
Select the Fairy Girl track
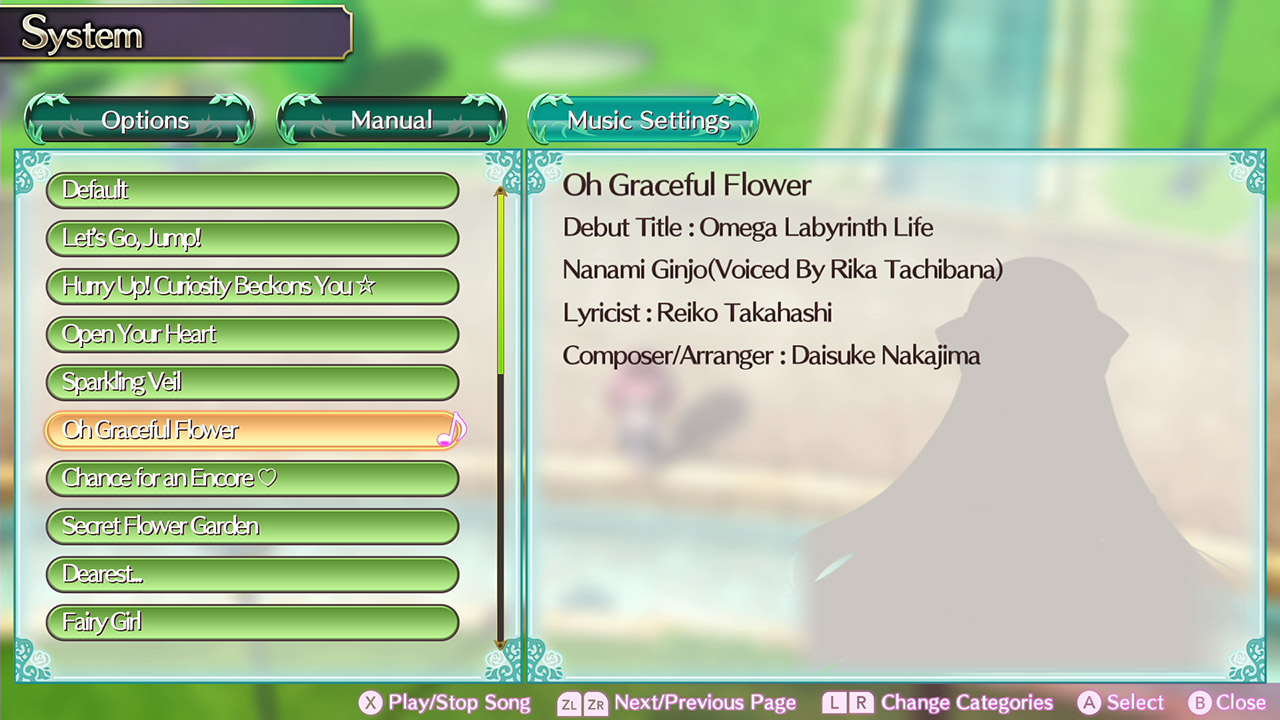click(252, 622)
